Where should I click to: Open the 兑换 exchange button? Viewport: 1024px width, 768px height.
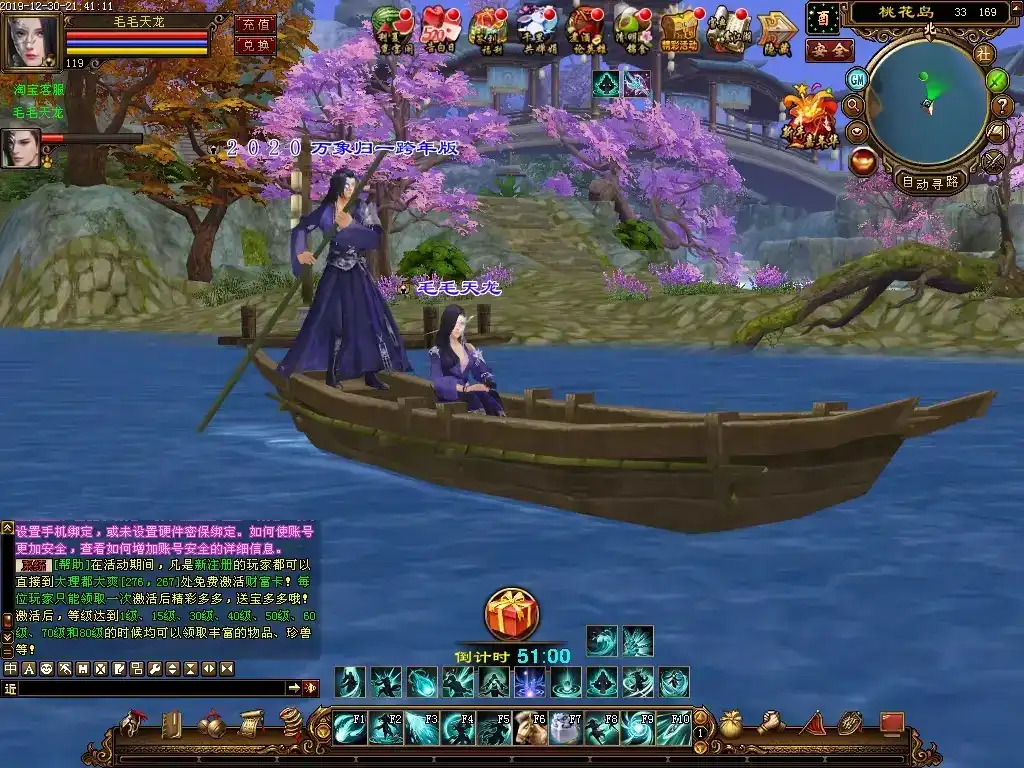pyautogui.click(x=255, y=45)
